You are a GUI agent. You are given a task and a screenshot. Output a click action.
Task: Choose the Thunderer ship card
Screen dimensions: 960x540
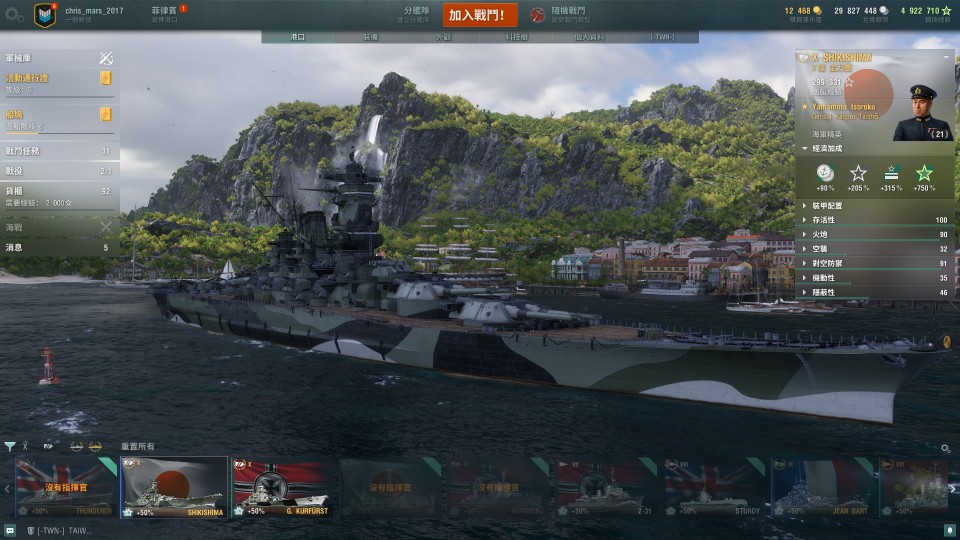pyautogui.click(x=66, y=488)
